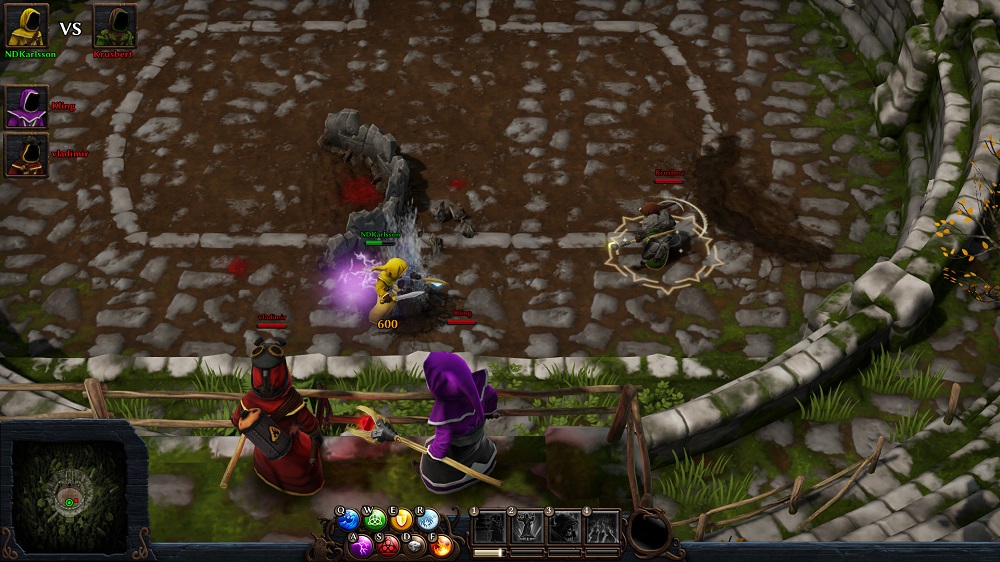Activate the yellow shield element orb
The width and height of the screenshot is (1000, 562).
(x=402, y=520)
